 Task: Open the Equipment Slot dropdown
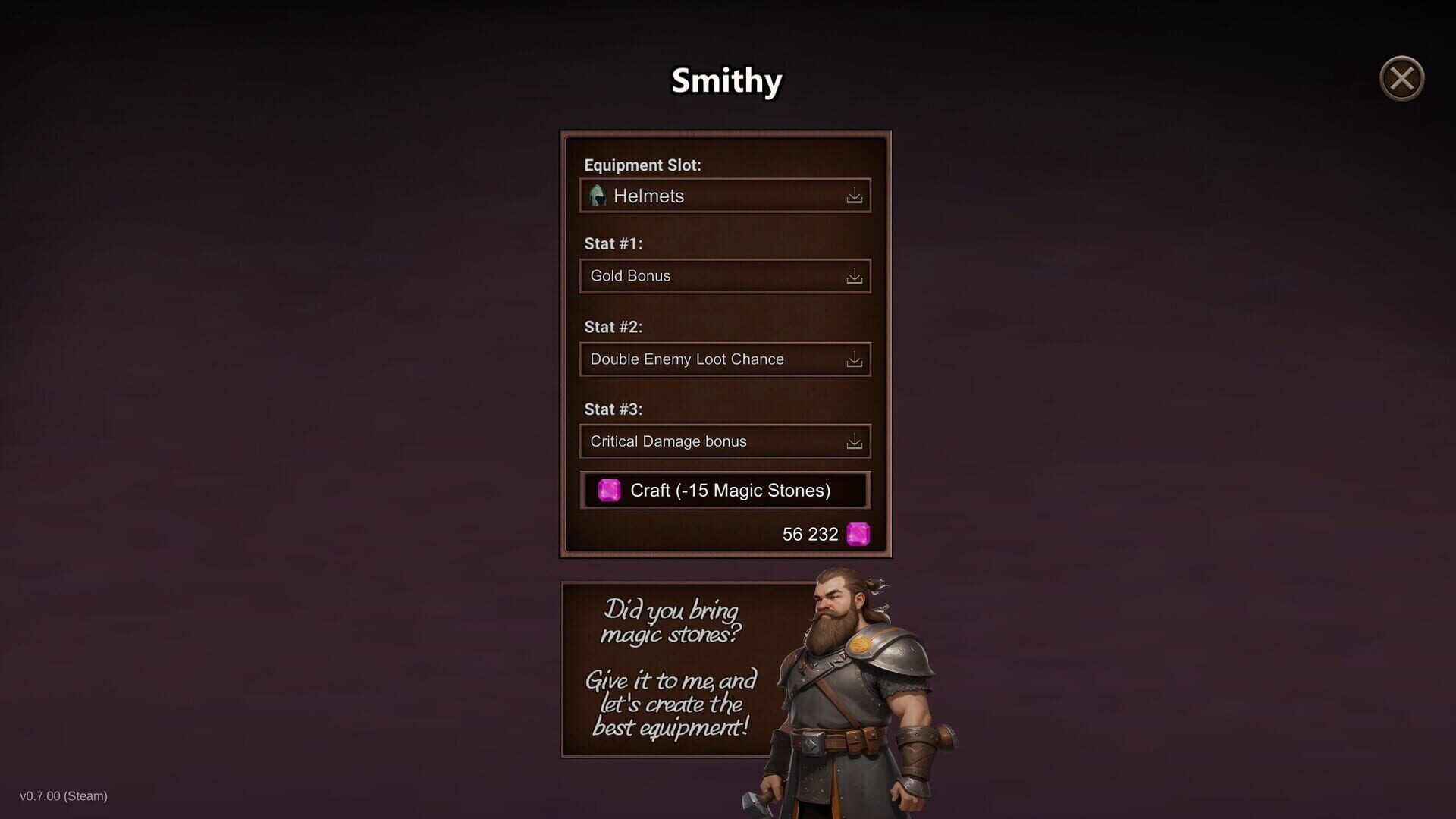(x=724, y=196)
